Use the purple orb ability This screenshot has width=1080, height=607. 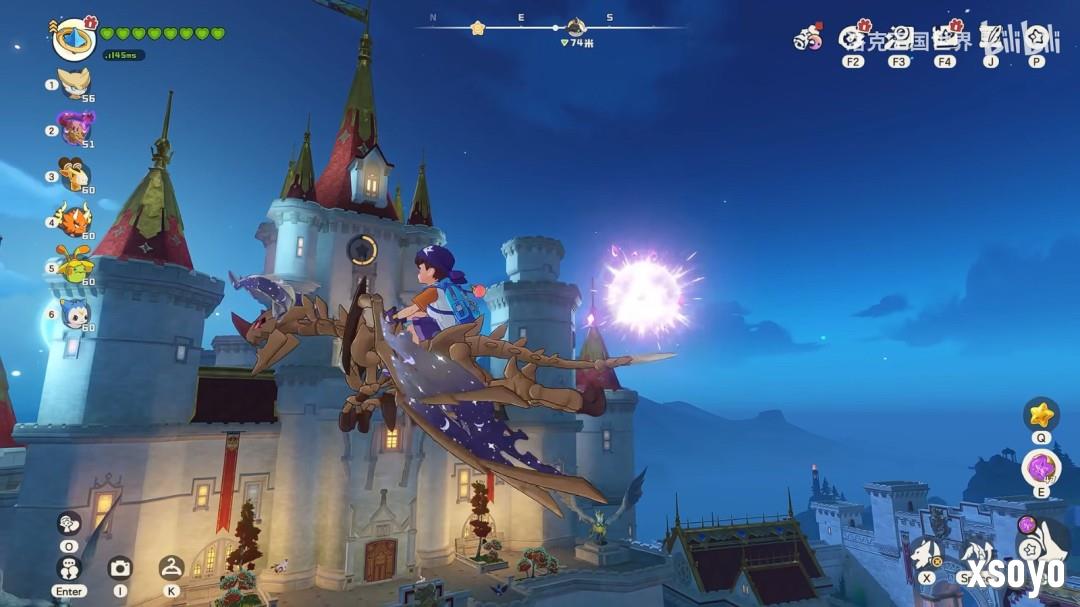coord(1041,468)
